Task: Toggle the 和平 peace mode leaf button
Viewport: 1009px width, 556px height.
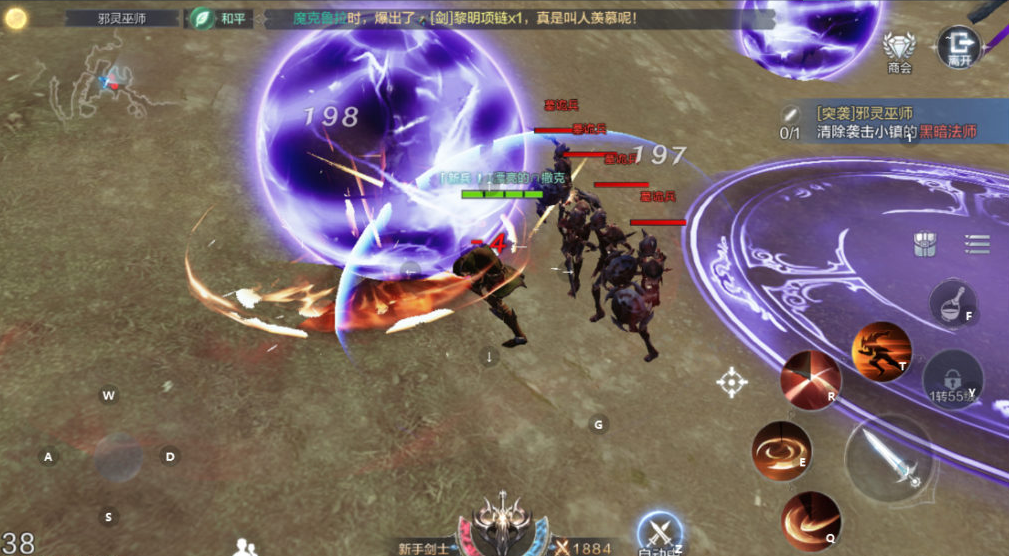Action: coord(203,18)
